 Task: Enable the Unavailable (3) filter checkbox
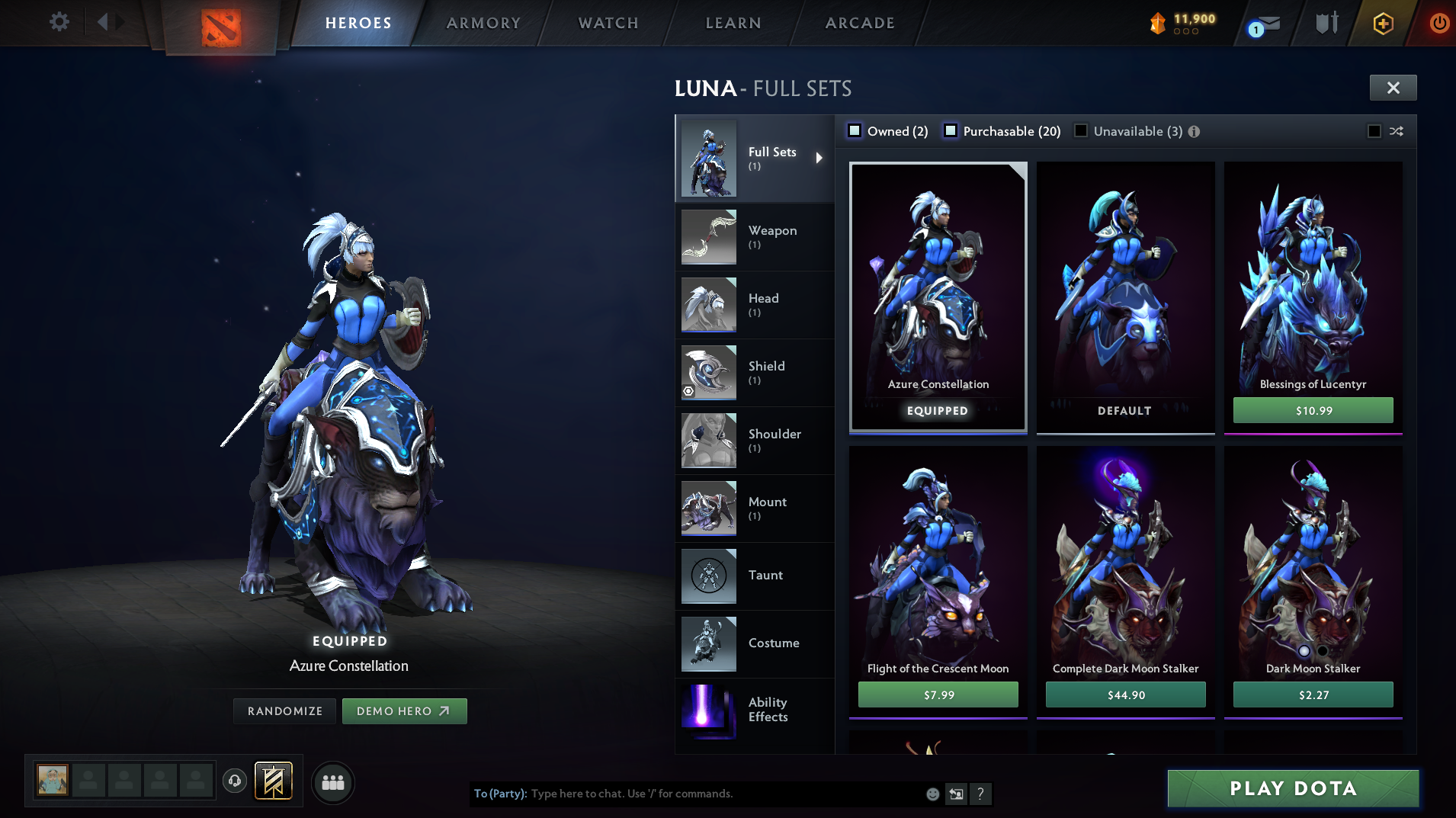1081,130
